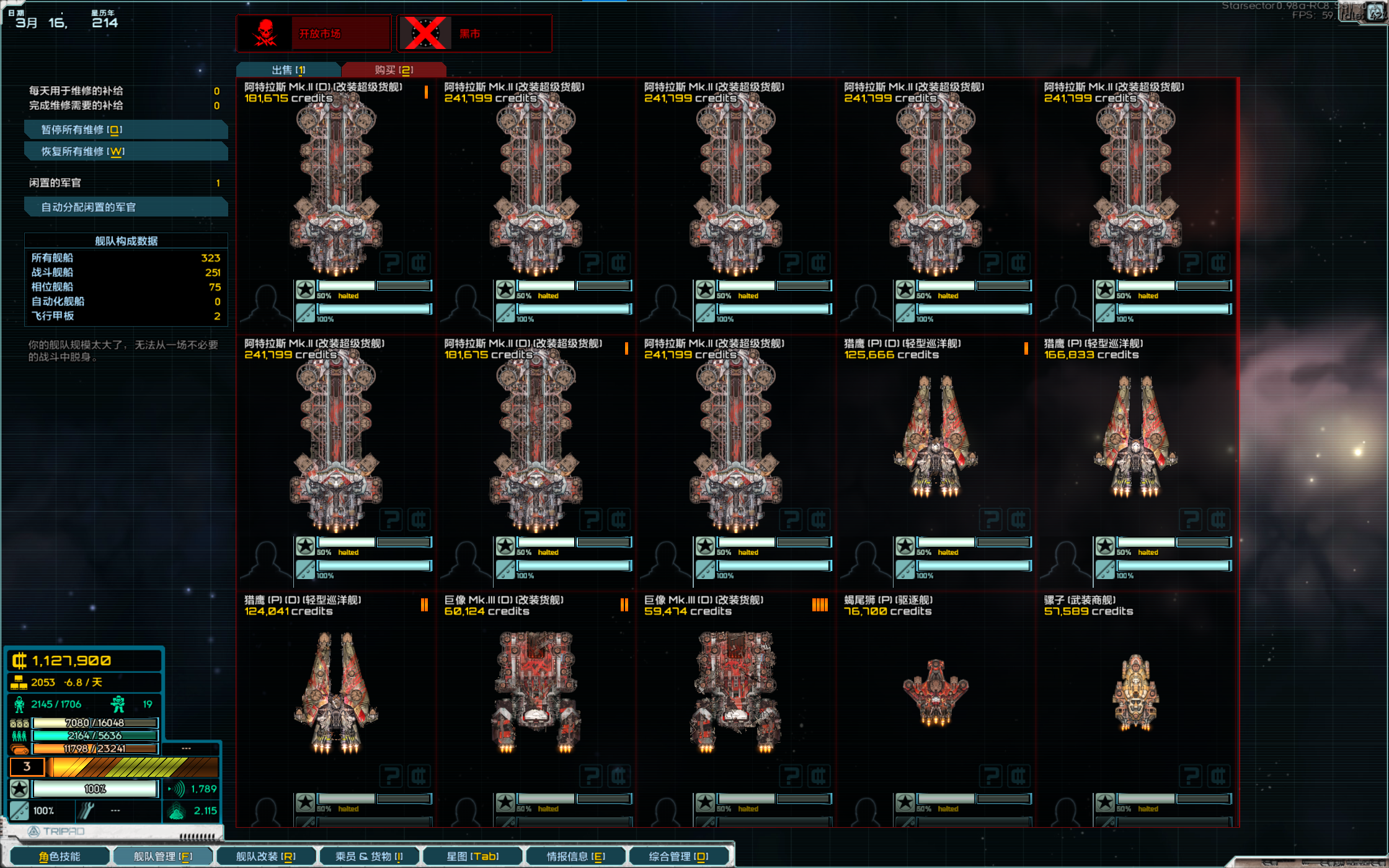
Task: Open the 综合管理 command tab
Action: click(678, 856)
